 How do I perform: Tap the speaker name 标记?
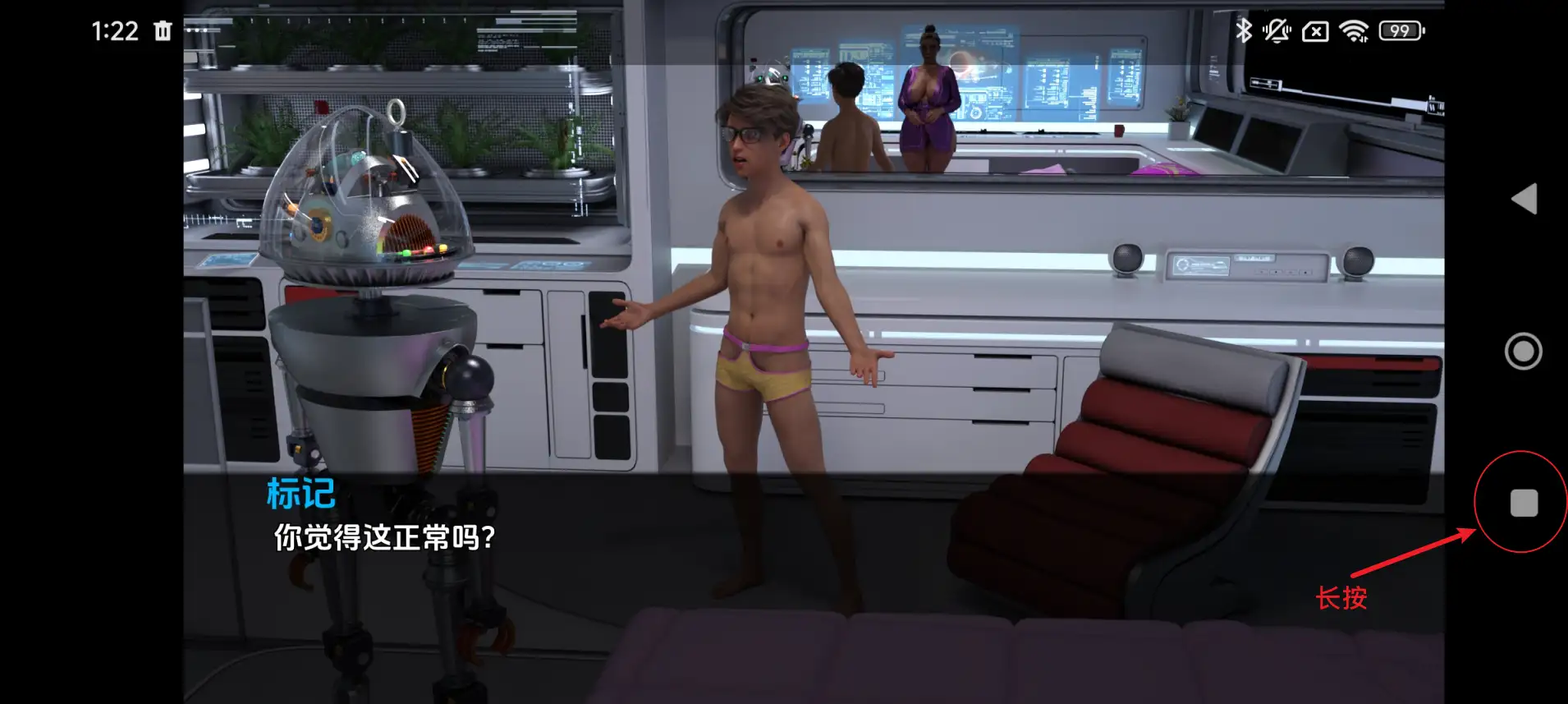(300, 493)
